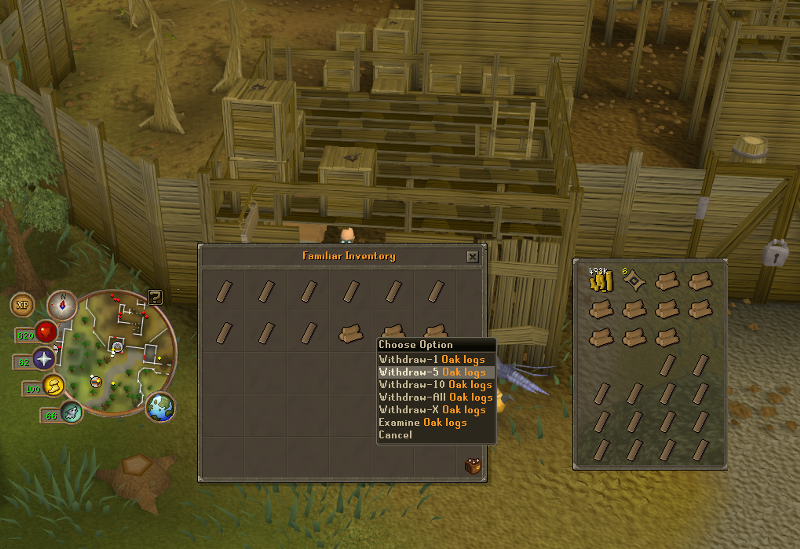Toggle run with the yellow boot orb
The image size is (800, 549).
(x=54, y=386)
